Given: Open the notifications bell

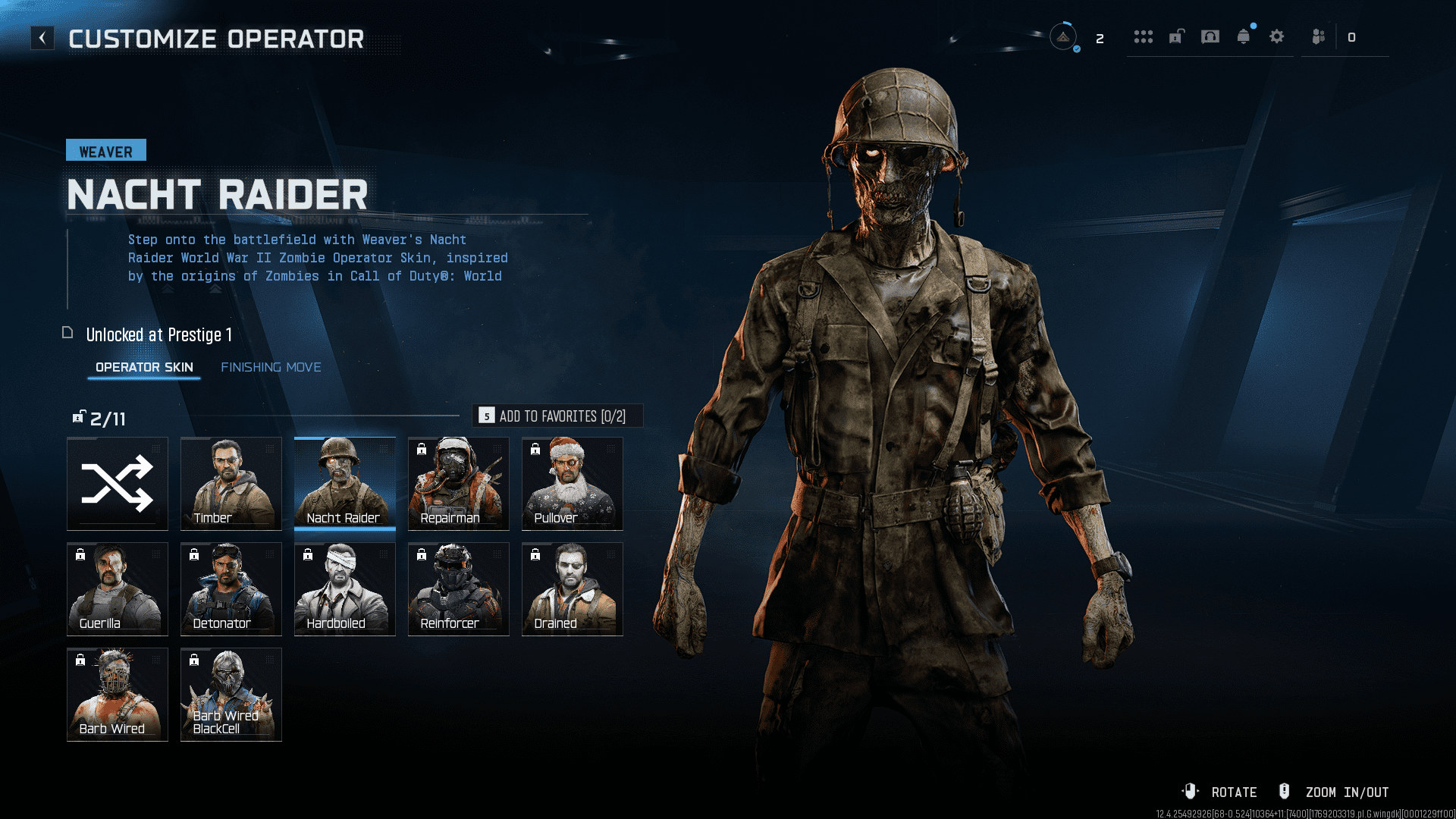Looking at the screenshot, I should [x=1244, y=36].
